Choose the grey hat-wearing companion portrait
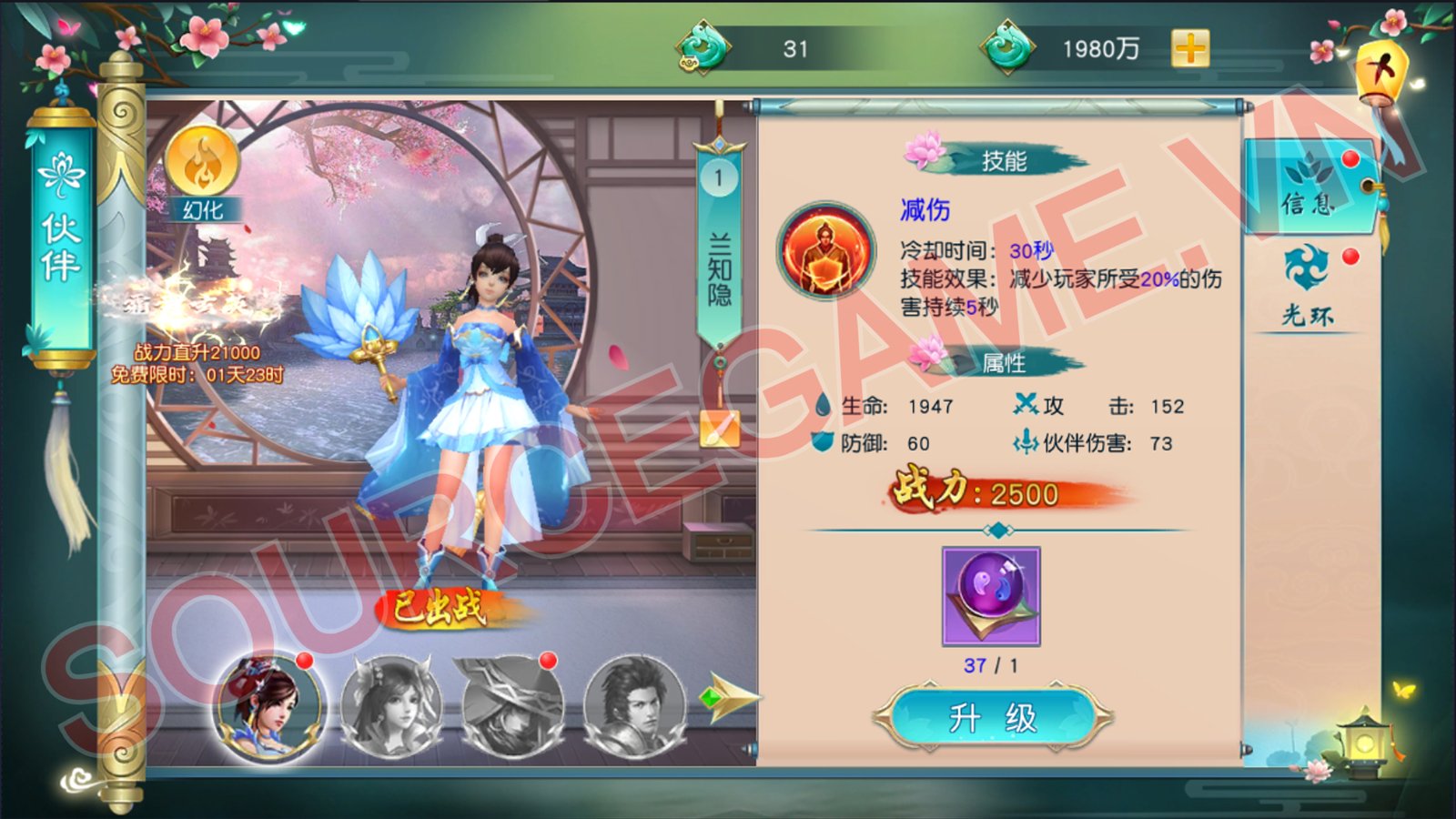1456x819 pixels. click(512, 706)
